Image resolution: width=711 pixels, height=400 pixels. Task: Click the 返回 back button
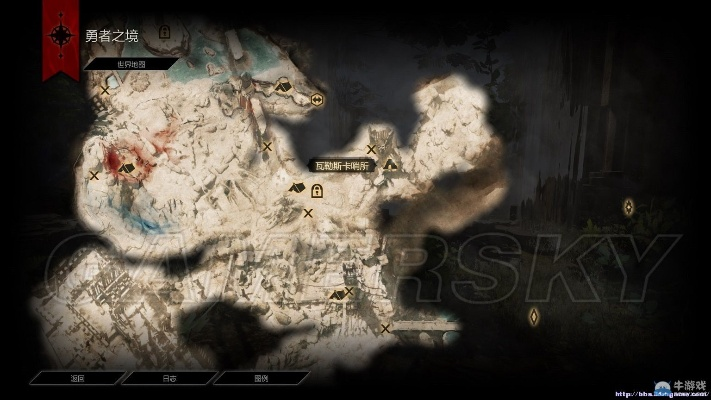tap(77, 379)
